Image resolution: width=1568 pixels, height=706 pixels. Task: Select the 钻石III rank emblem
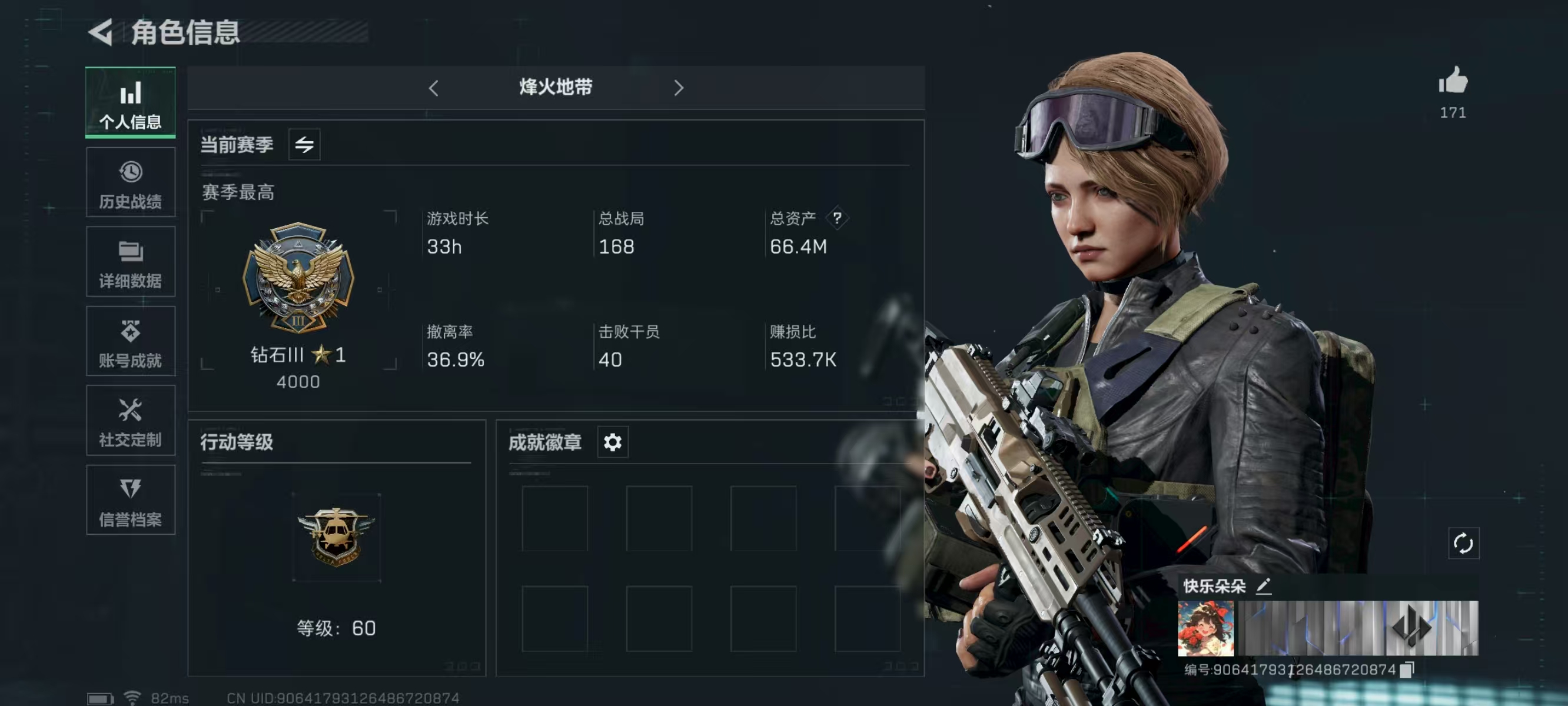tap(298, 278)
